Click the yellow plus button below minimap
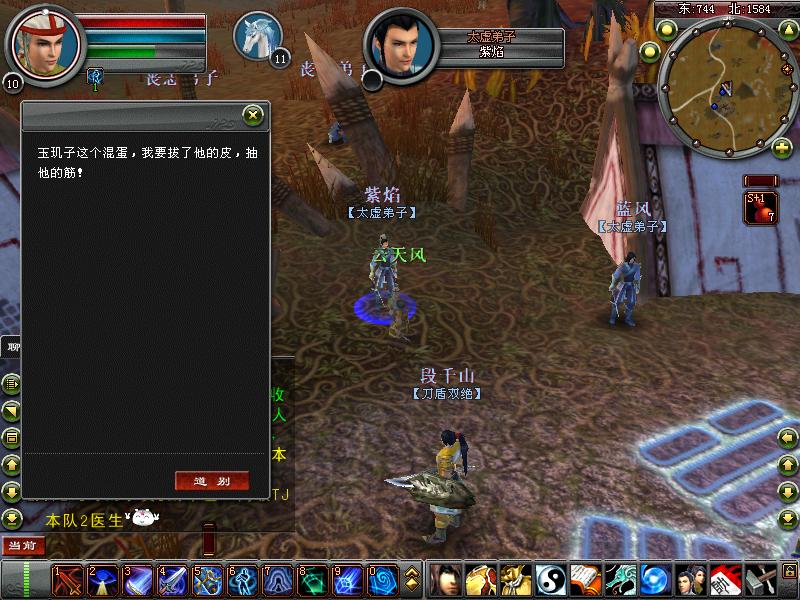The width and height of the screenshot is (800, 600). point(781,149)
